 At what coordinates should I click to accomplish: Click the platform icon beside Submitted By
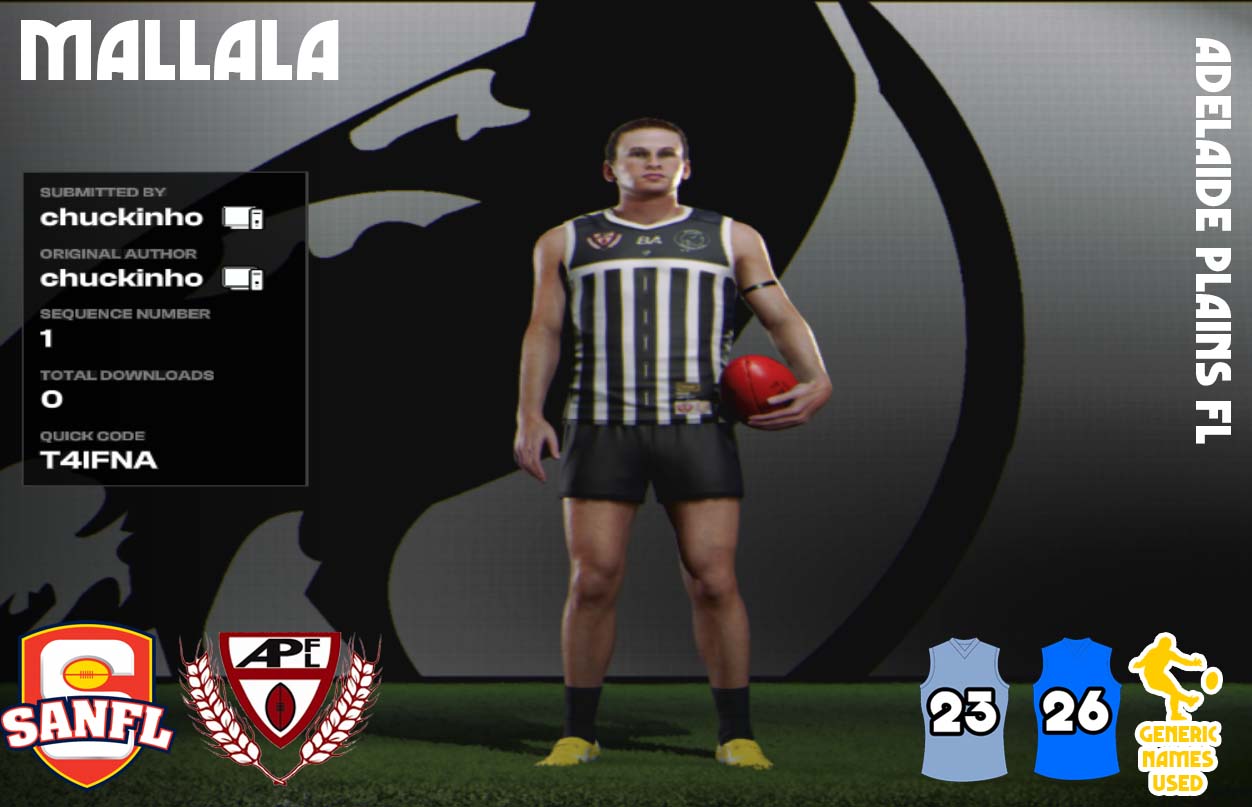click(x=243, y=217)
